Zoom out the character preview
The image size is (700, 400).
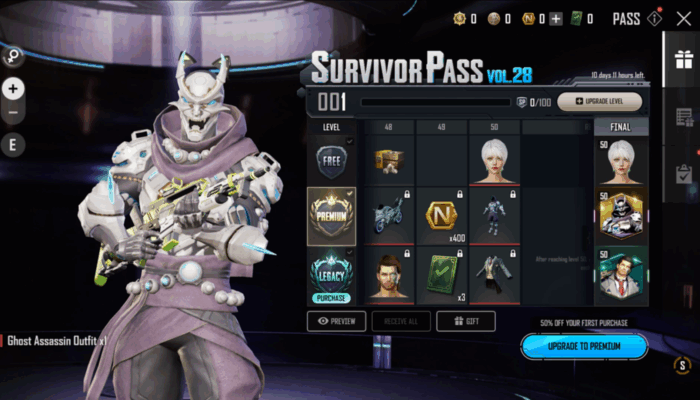tap(13, 113)
